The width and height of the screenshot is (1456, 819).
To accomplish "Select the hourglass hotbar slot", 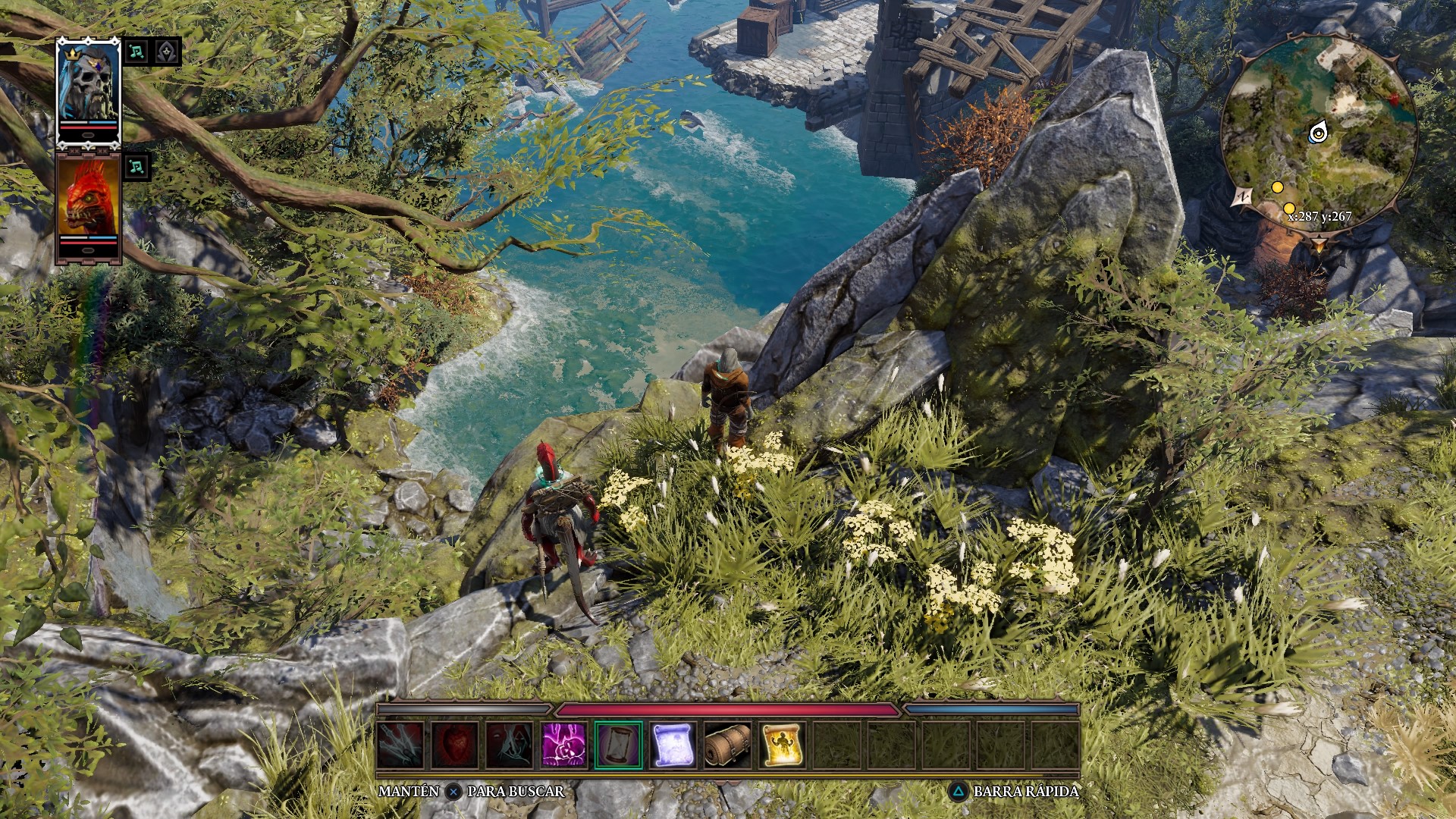I will click(619, 745).
